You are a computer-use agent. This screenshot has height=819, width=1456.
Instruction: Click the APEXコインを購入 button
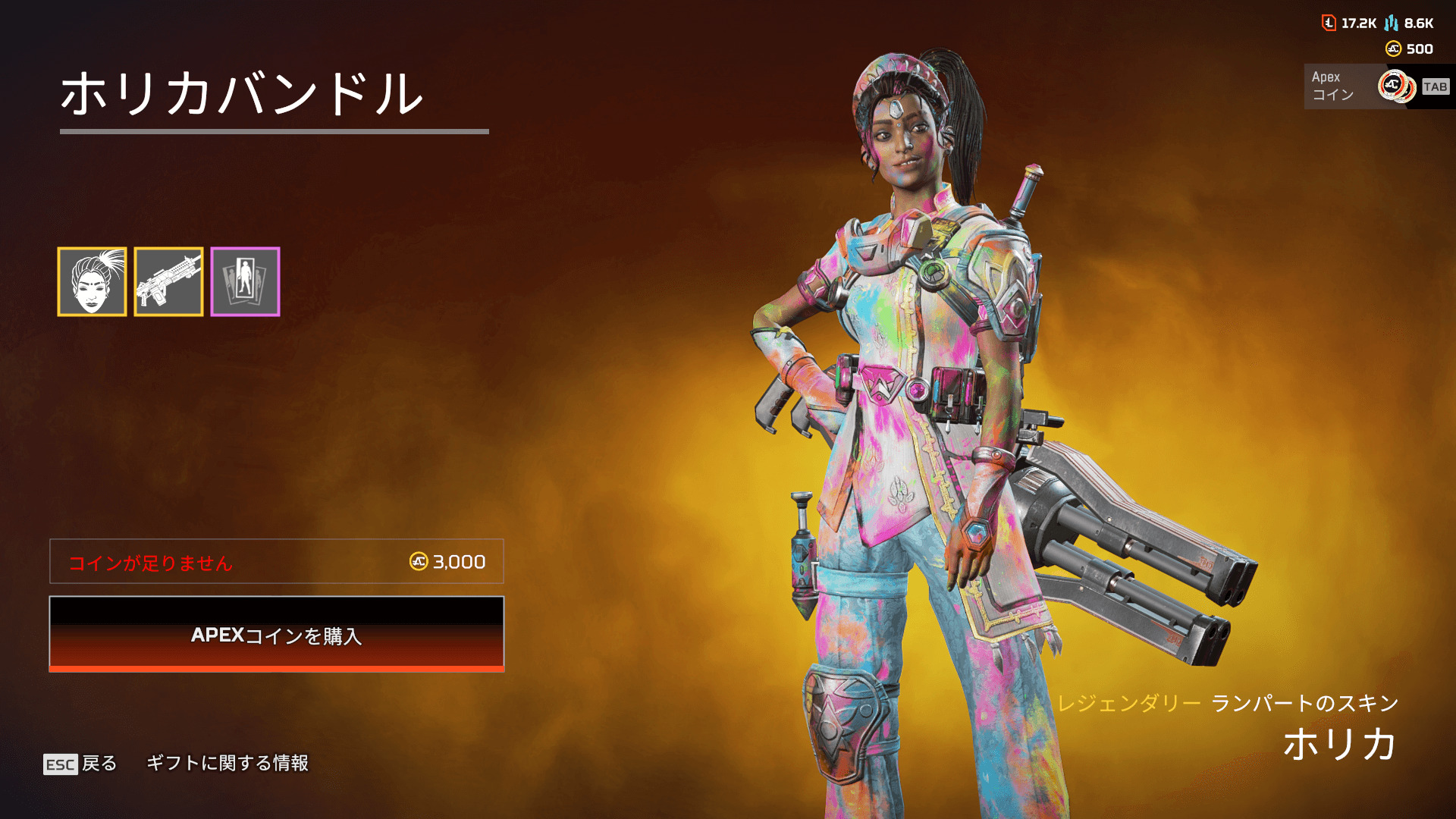tap(277, 634)
